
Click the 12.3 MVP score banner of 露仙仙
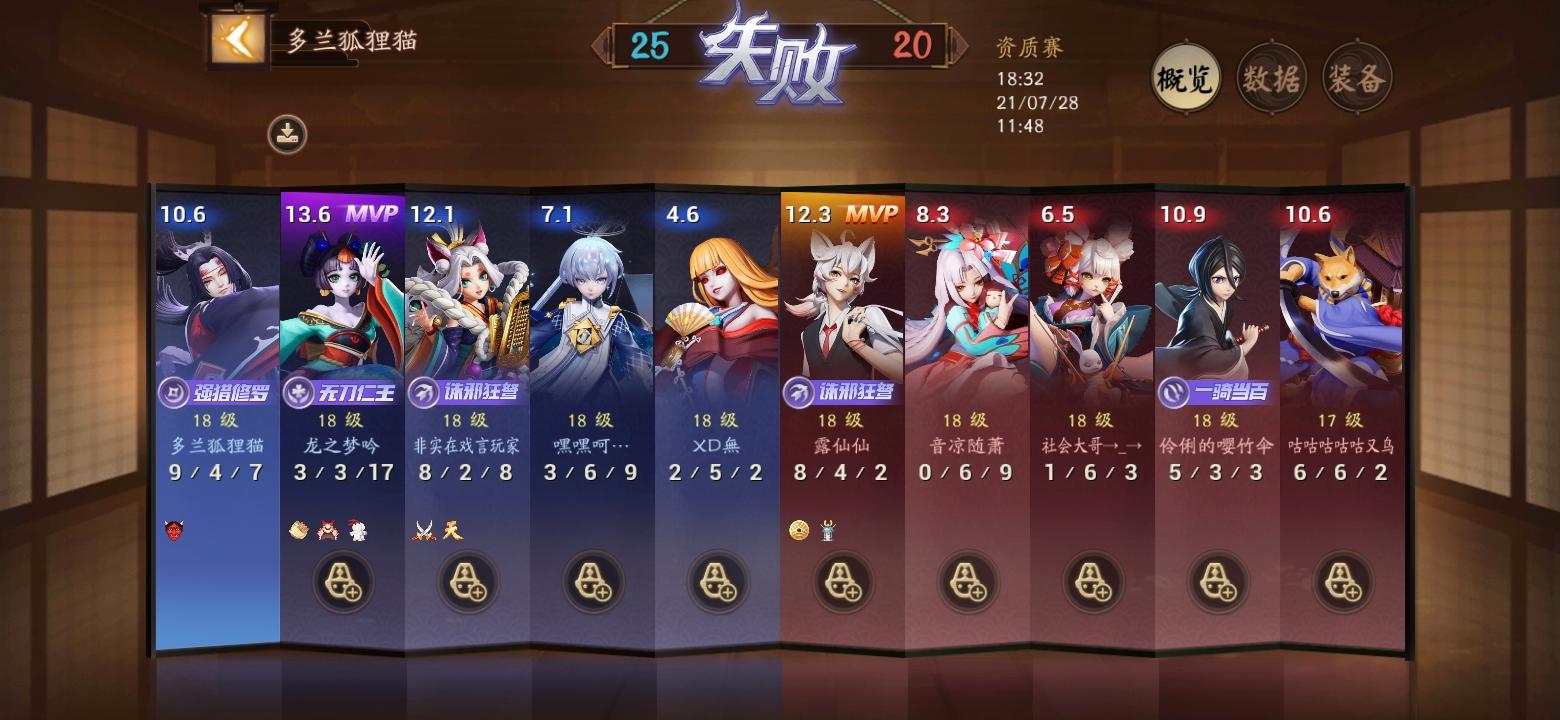840,213
